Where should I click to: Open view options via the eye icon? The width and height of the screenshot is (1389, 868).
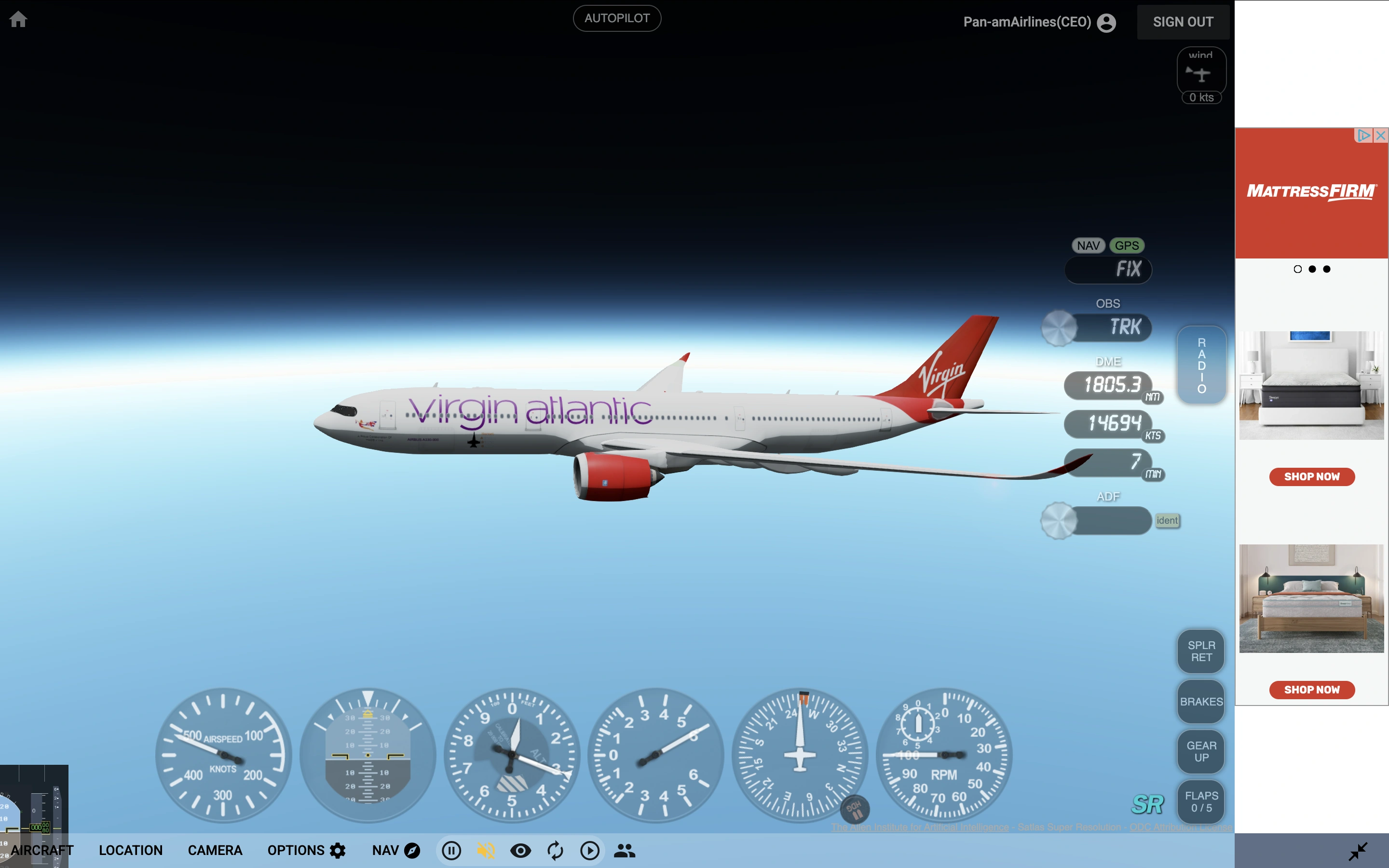pyautogui.click(x=520, y=850)
